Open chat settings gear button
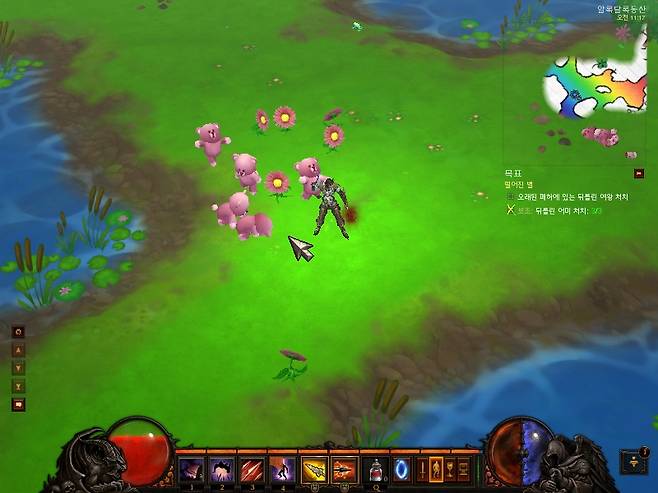 pos(18,332)
